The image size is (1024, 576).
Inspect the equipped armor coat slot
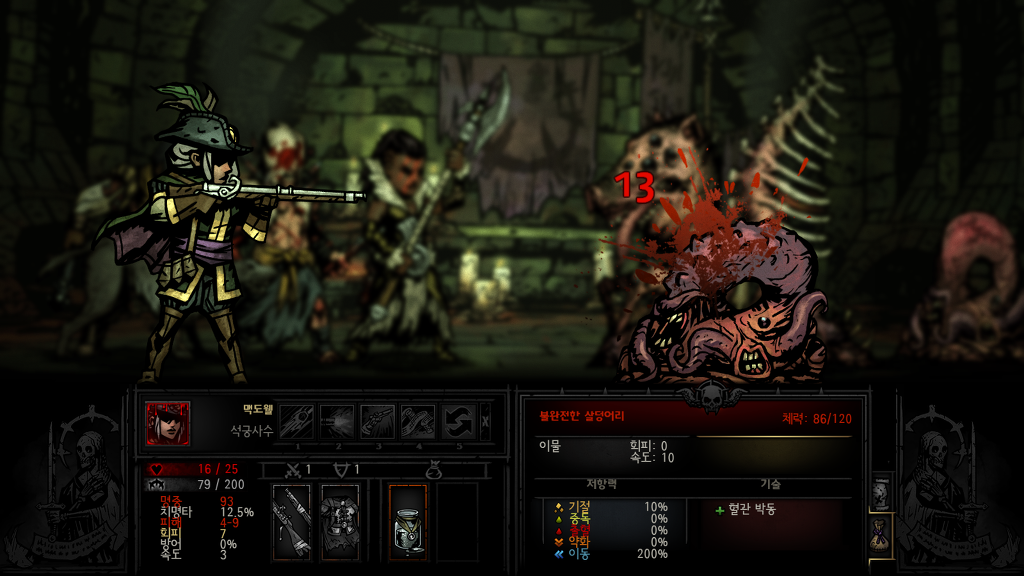tap(339, 521)
